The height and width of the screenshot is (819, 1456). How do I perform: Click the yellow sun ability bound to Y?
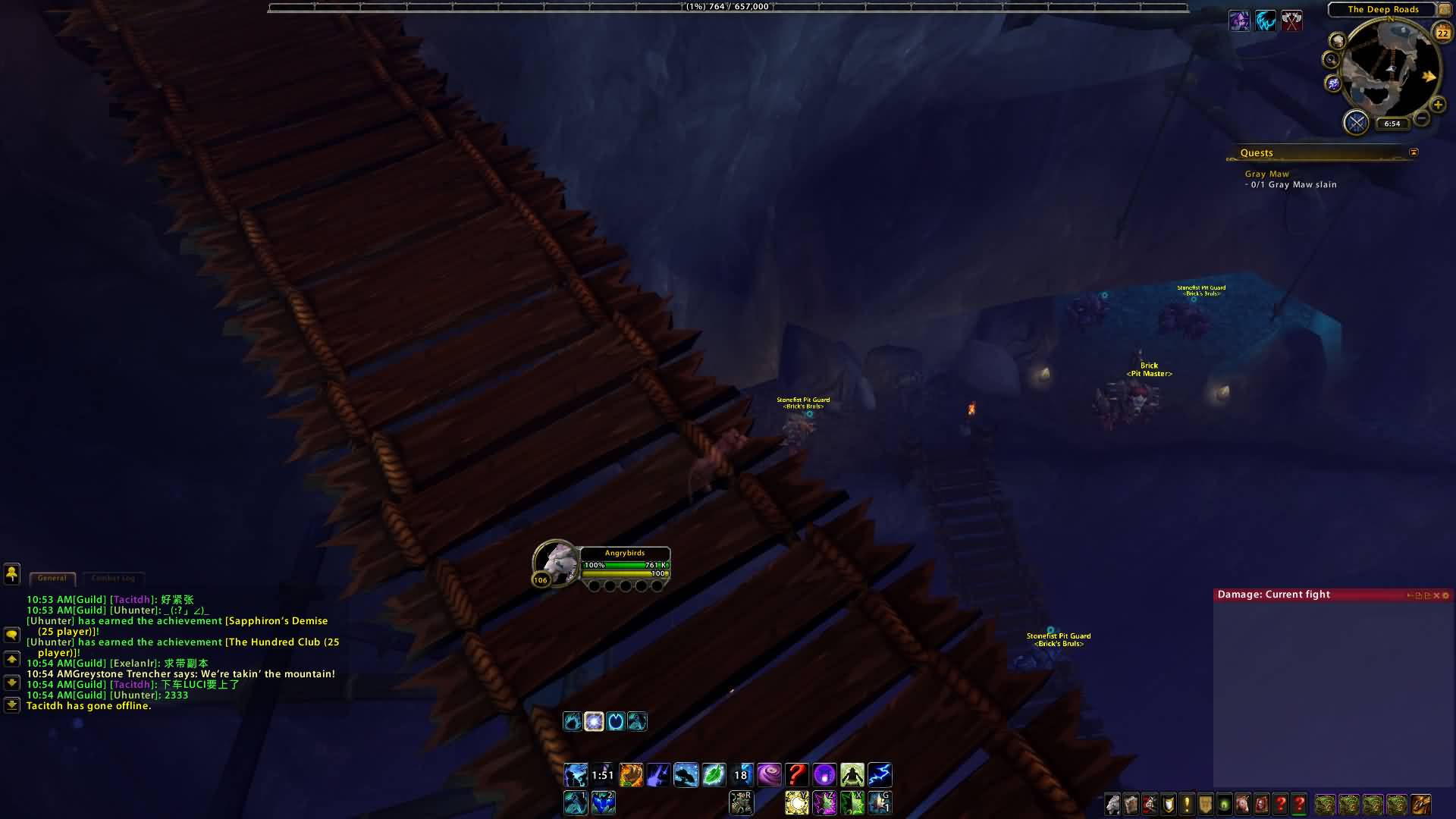(797, 802)
